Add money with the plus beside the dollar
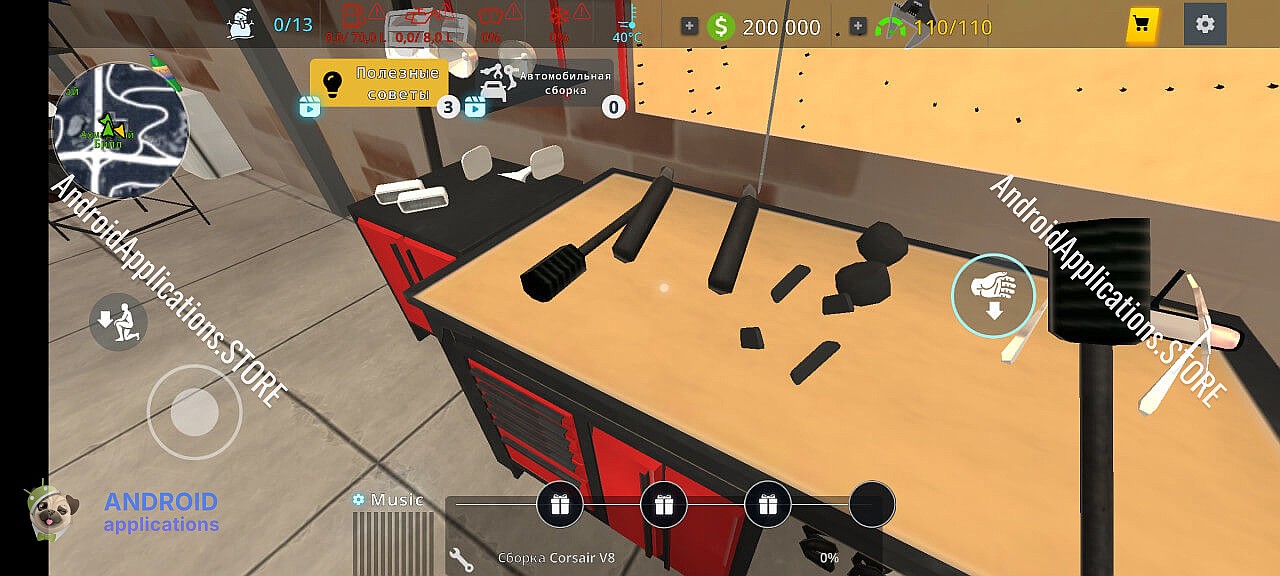The height and width of the screenshot is (576, 1280). click(690, 27)
